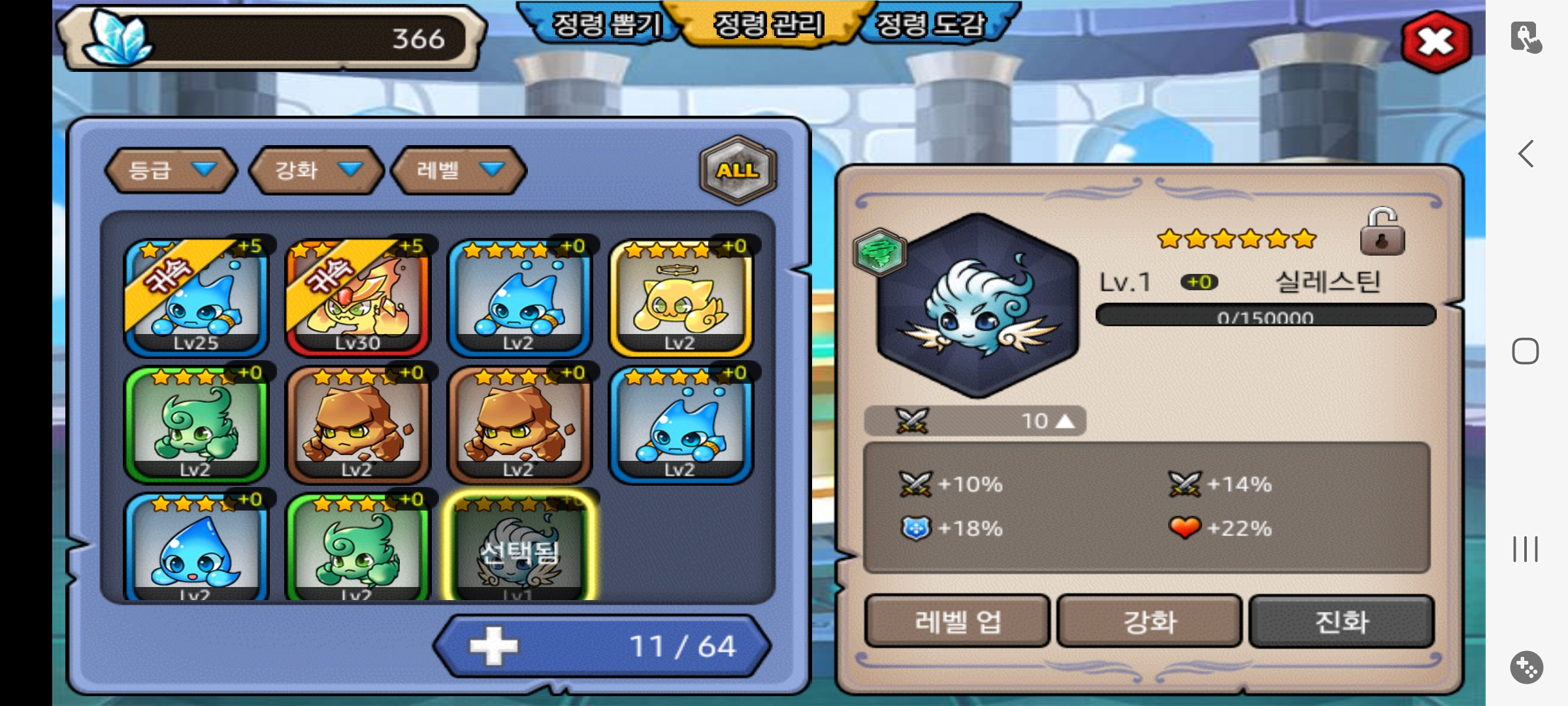Expand spirit storage with plus button
Image resolution: width=1568 pixels, height=706 pixels.
click(x=494, y=646)
